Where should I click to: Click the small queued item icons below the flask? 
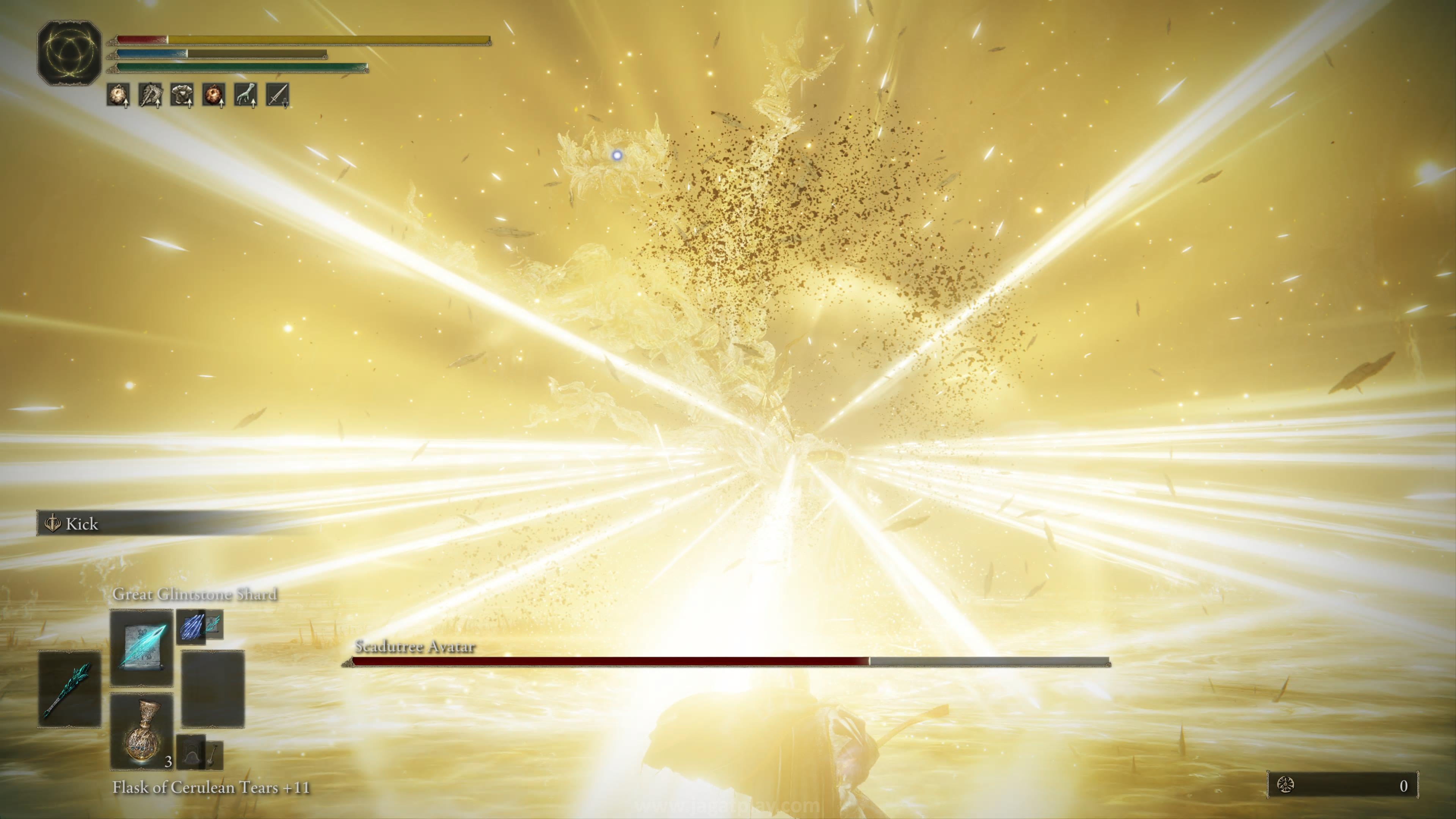point(199,752)
